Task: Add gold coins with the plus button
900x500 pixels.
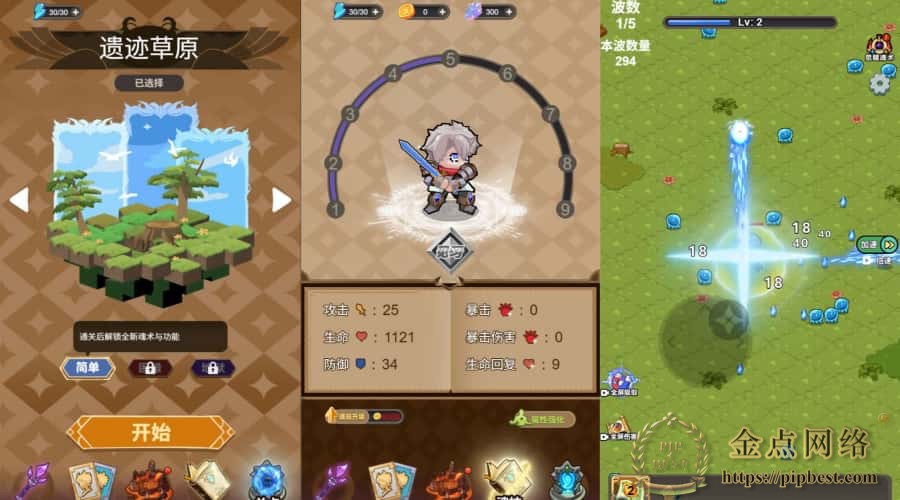Action: click(x=443, y=12)
